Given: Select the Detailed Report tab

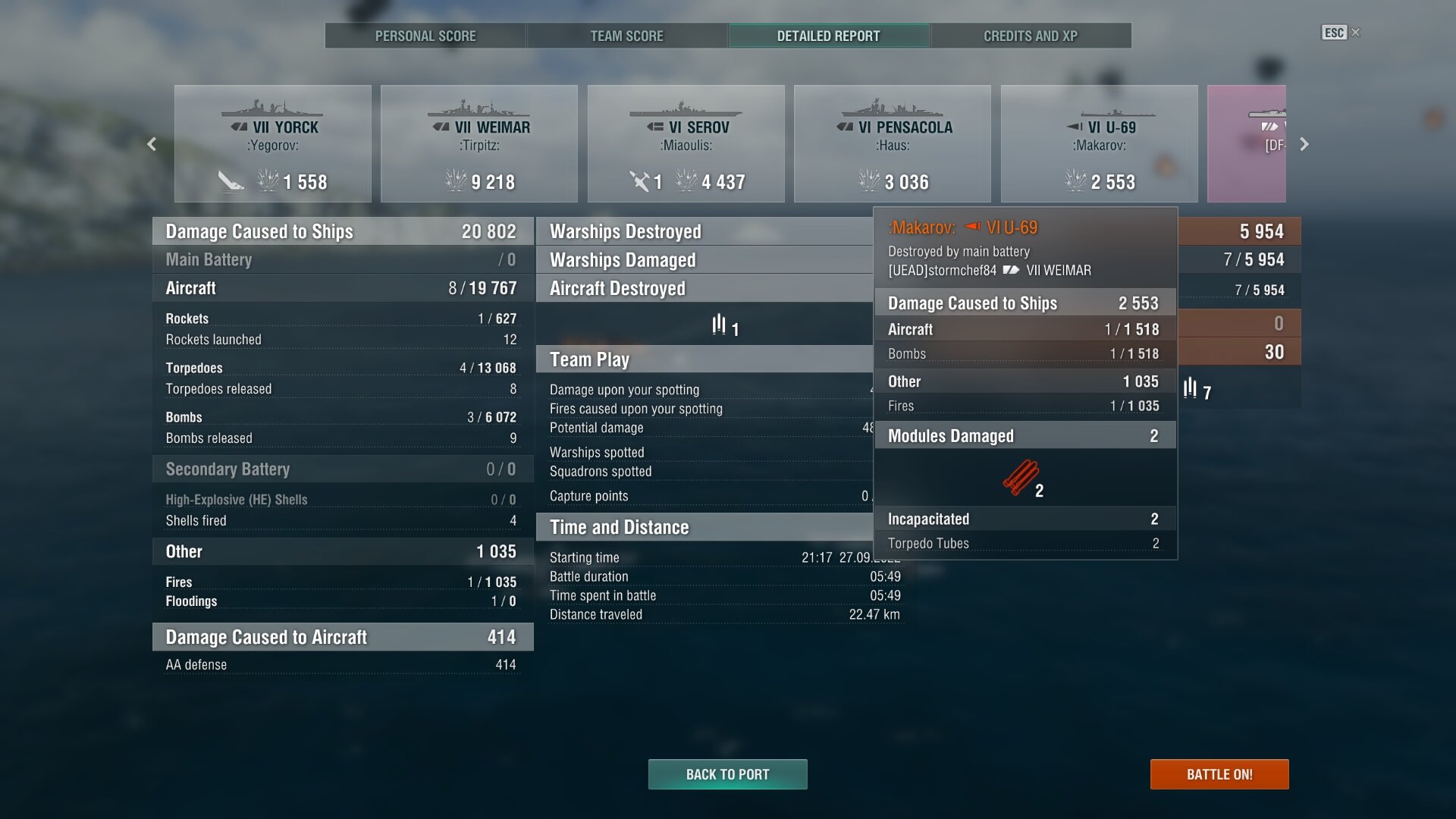Looking at the screenshot, I should coord(829,36).
